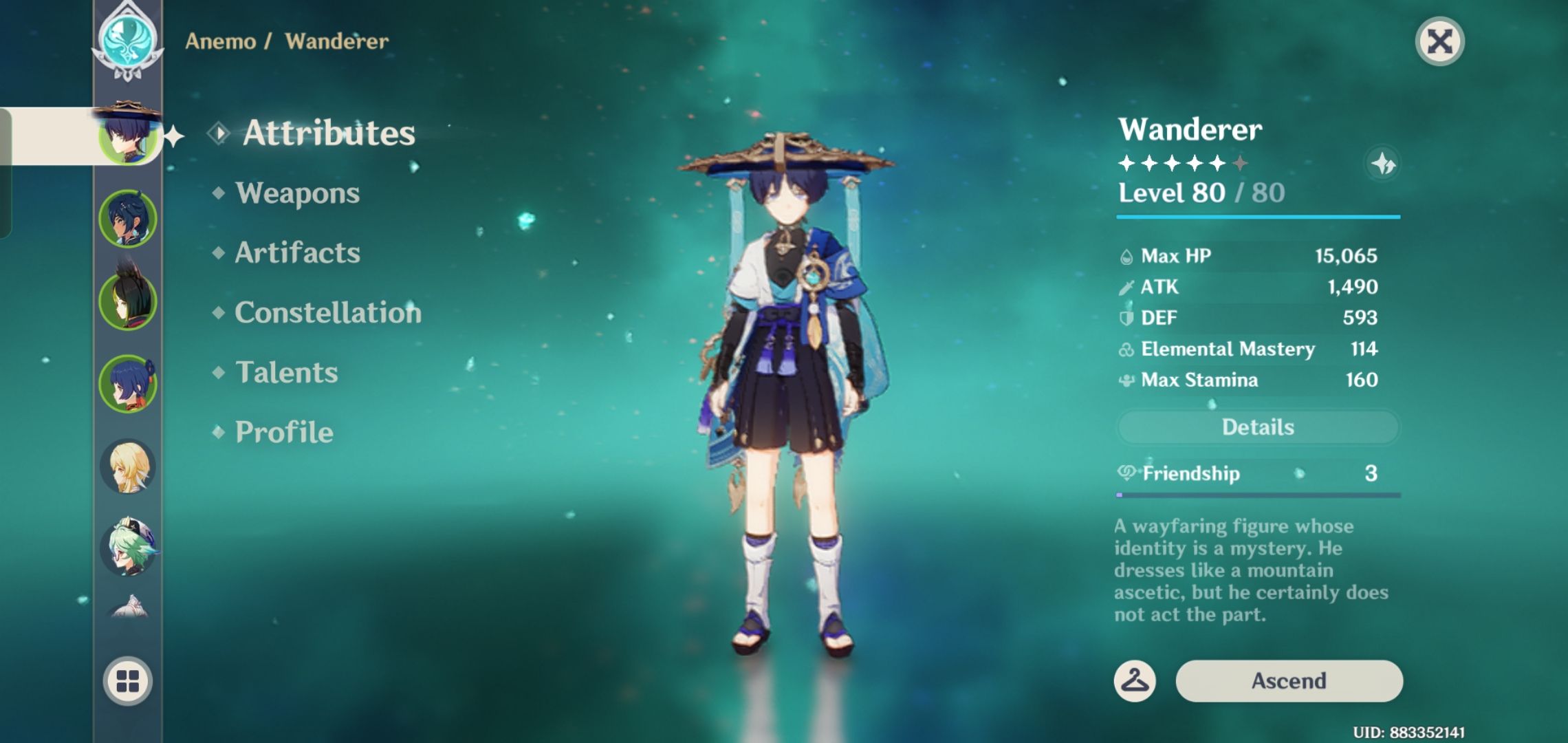Click the shield icon next to DEF
Viewport: 1568px width, 743px height.
pyautogui.click(x=1128, y=318)
